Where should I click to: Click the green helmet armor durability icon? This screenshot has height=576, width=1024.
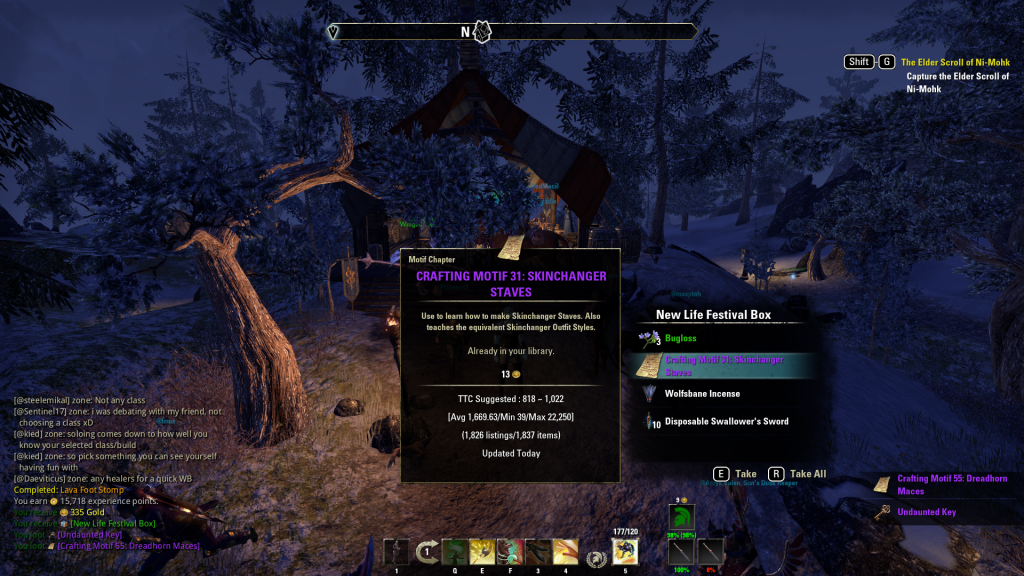682,518
